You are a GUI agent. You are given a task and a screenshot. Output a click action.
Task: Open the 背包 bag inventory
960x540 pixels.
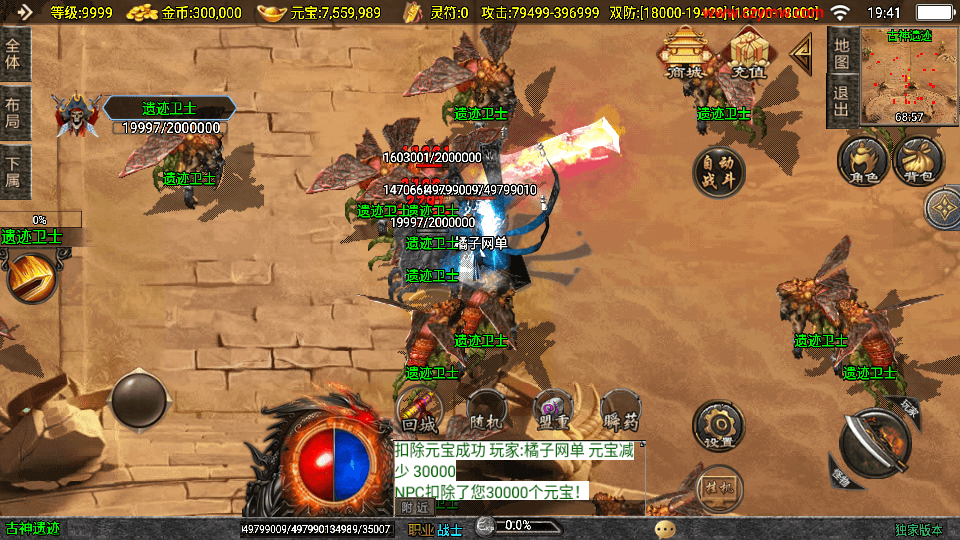[918, 162]
